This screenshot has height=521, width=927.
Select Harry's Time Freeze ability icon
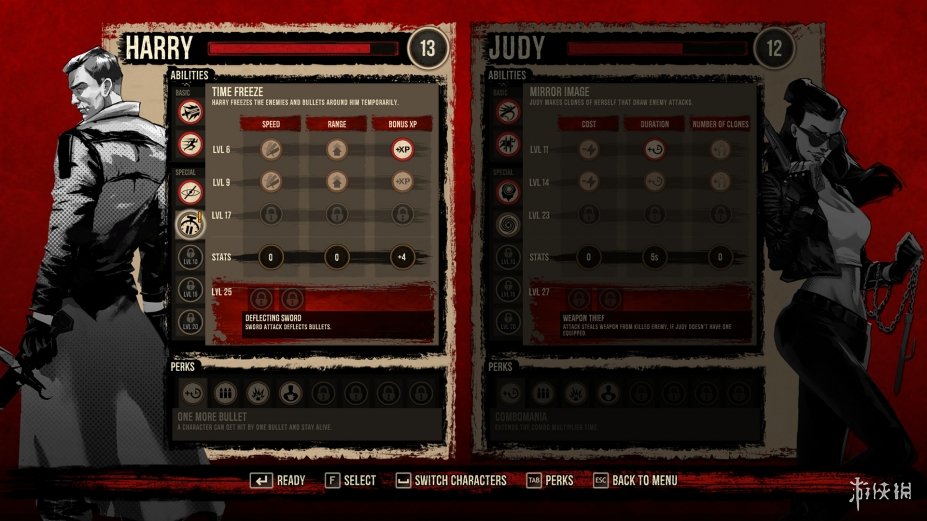(190, 223)
